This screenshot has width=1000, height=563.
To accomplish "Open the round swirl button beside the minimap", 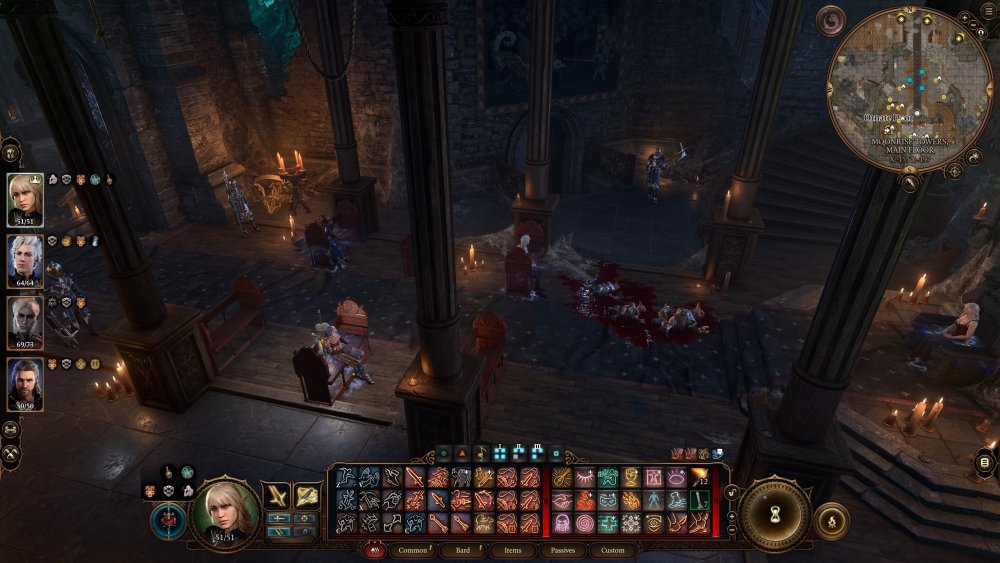I will click(x=831, y=20).
